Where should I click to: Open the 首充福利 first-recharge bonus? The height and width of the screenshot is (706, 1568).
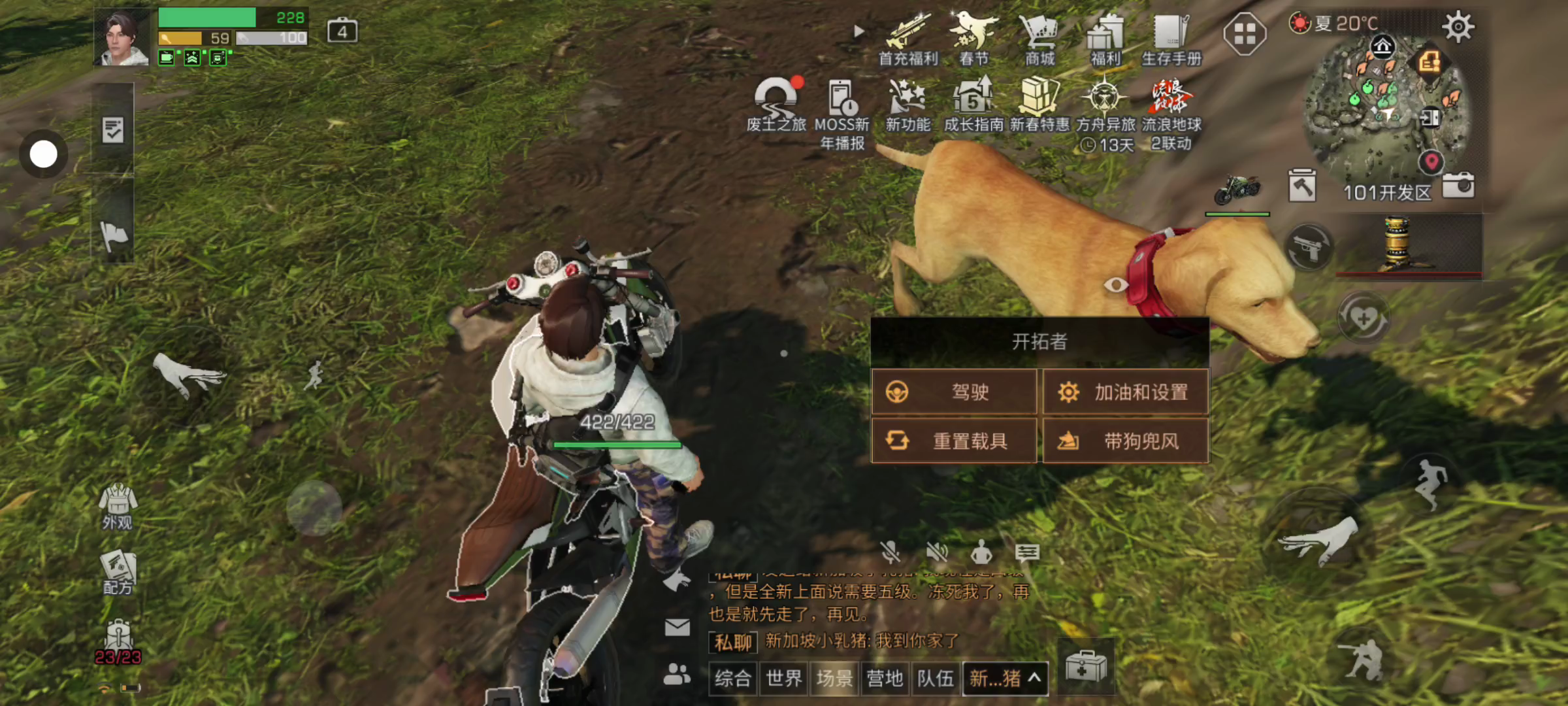click(908, 39)
